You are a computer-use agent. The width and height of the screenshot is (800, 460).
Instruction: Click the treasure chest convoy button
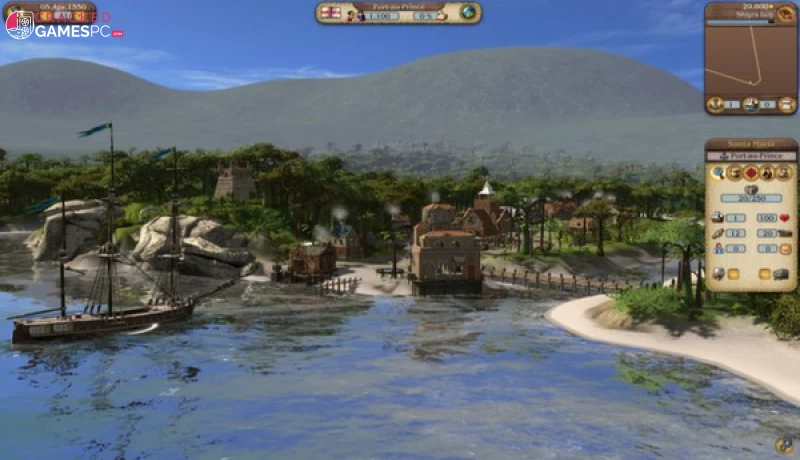tap(734, 173)
